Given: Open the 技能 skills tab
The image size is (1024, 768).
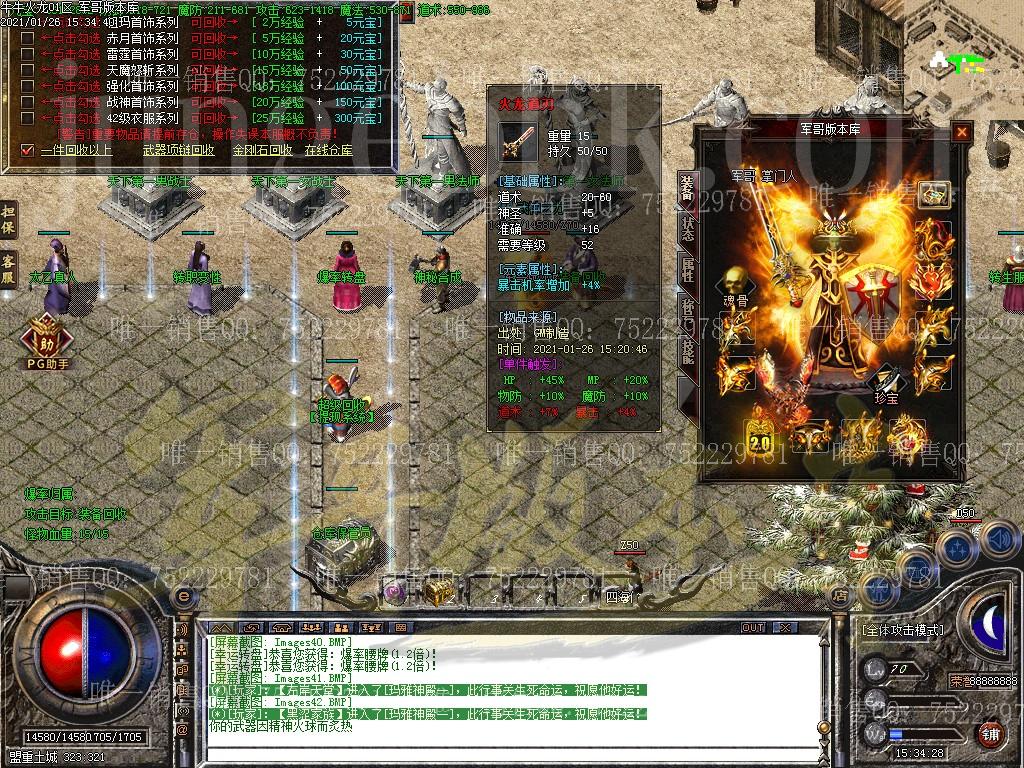Looking at the screenshot, I should click(687, 346).
